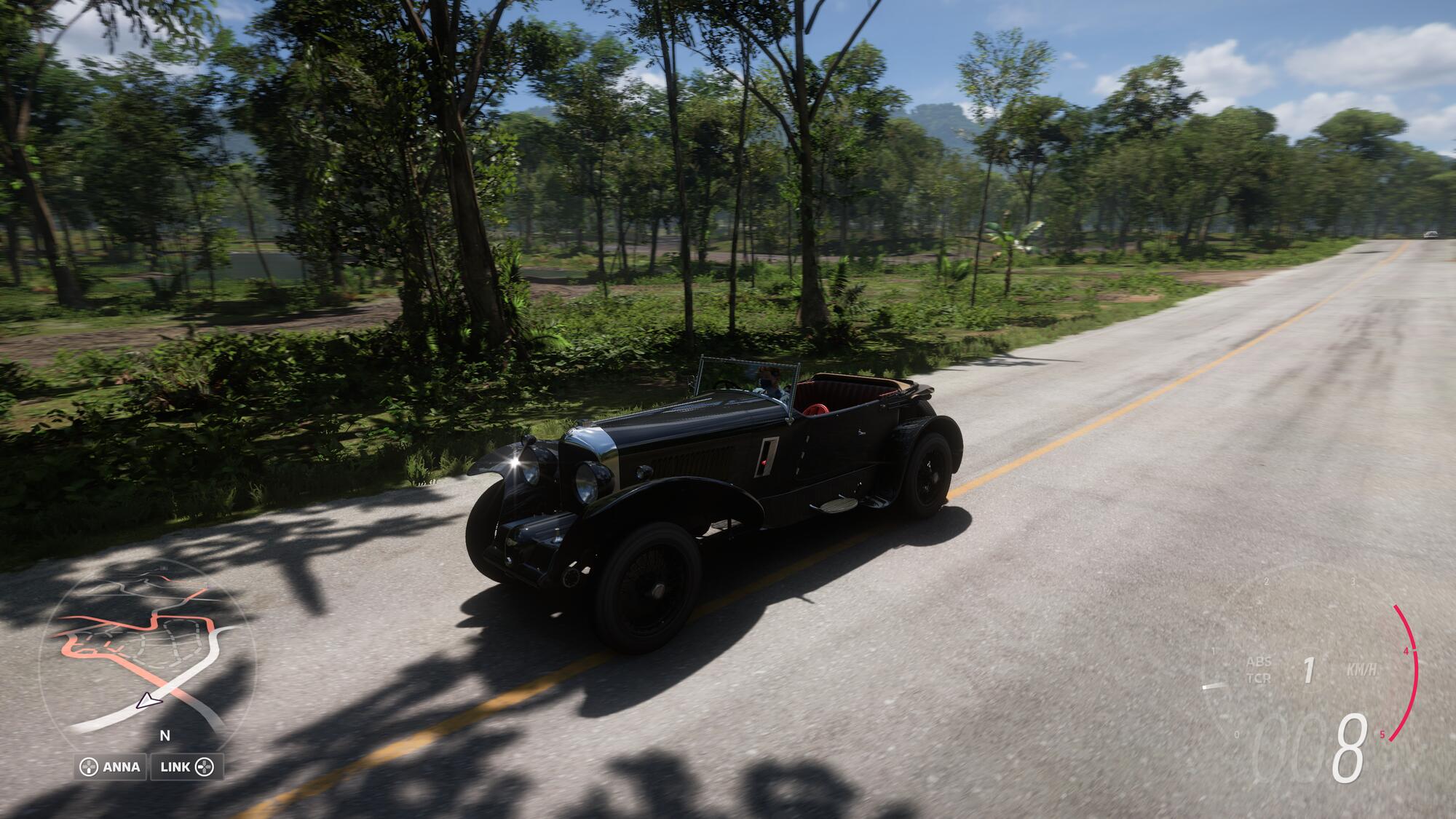Open the LINK chat button
This screenshot has width=1456, height=819.
point(186,767)
